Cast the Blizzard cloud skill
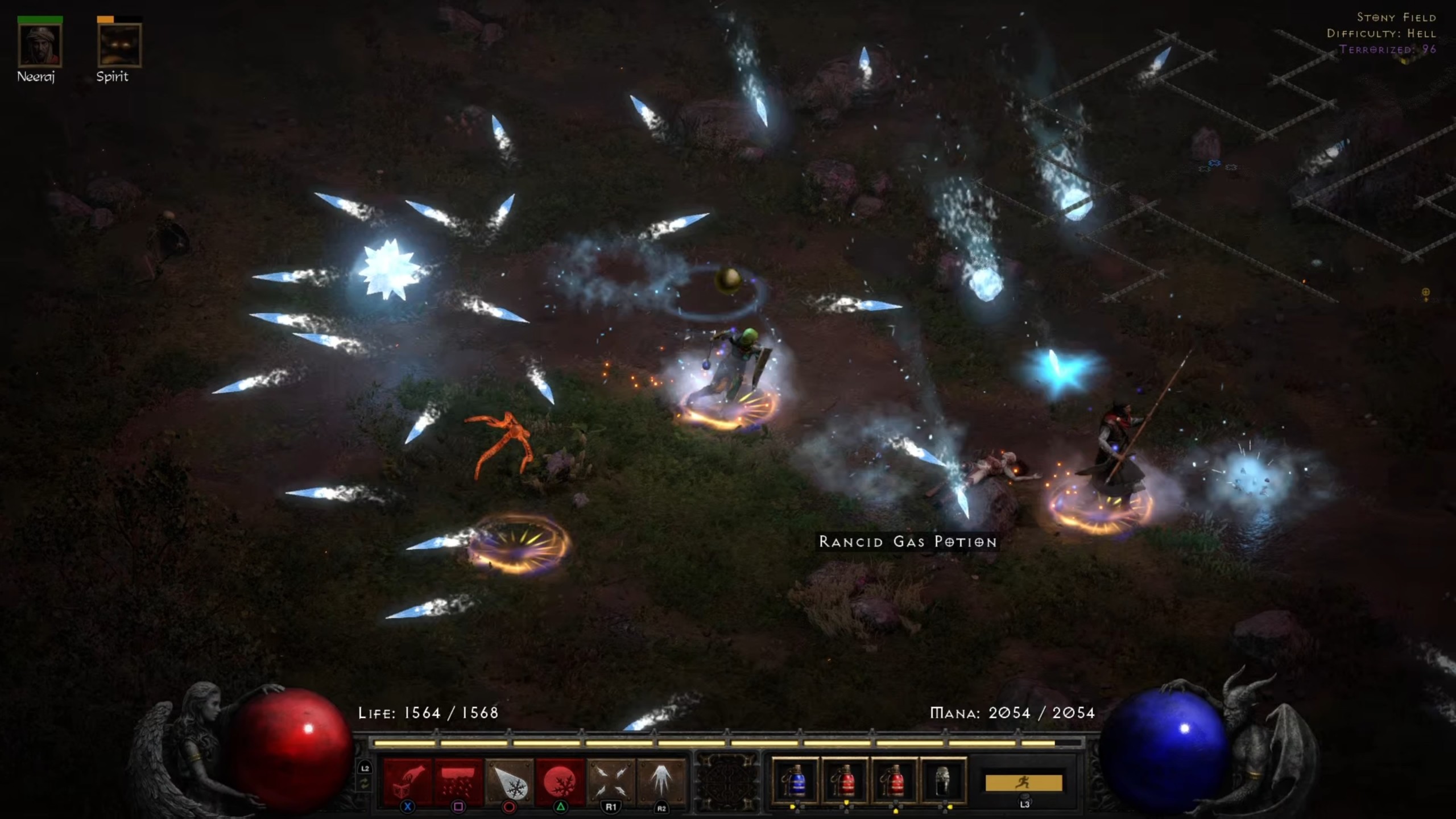Viewport: 1456px width, 819px height. tap(458, 782)
